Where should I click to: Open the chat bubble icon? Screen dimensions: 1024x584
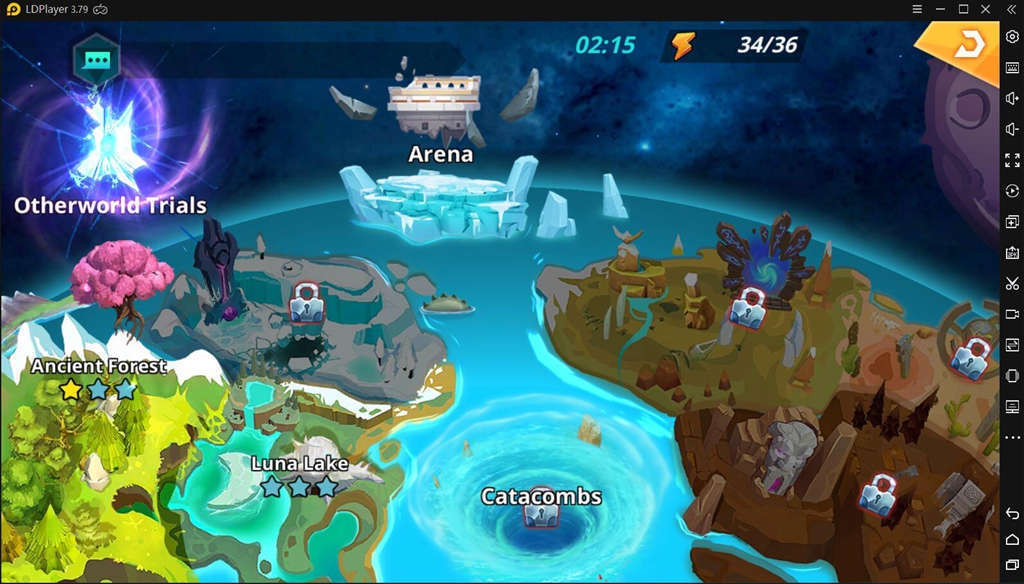tap(96, 60)
